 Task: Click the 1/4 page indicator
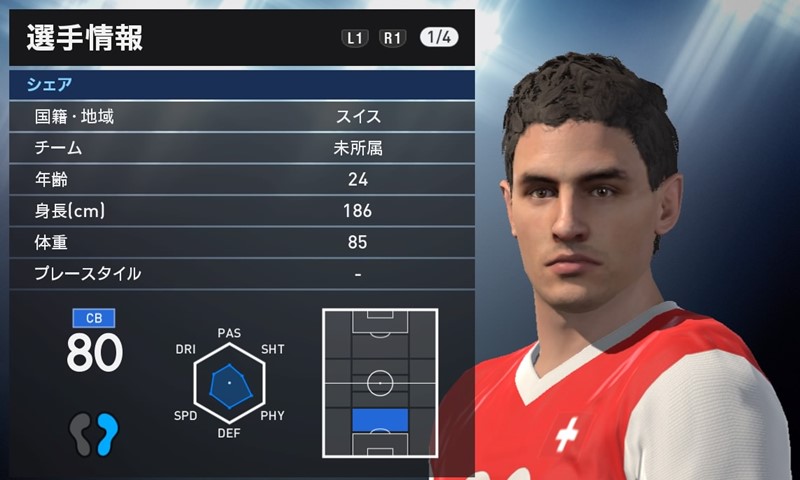439,38
